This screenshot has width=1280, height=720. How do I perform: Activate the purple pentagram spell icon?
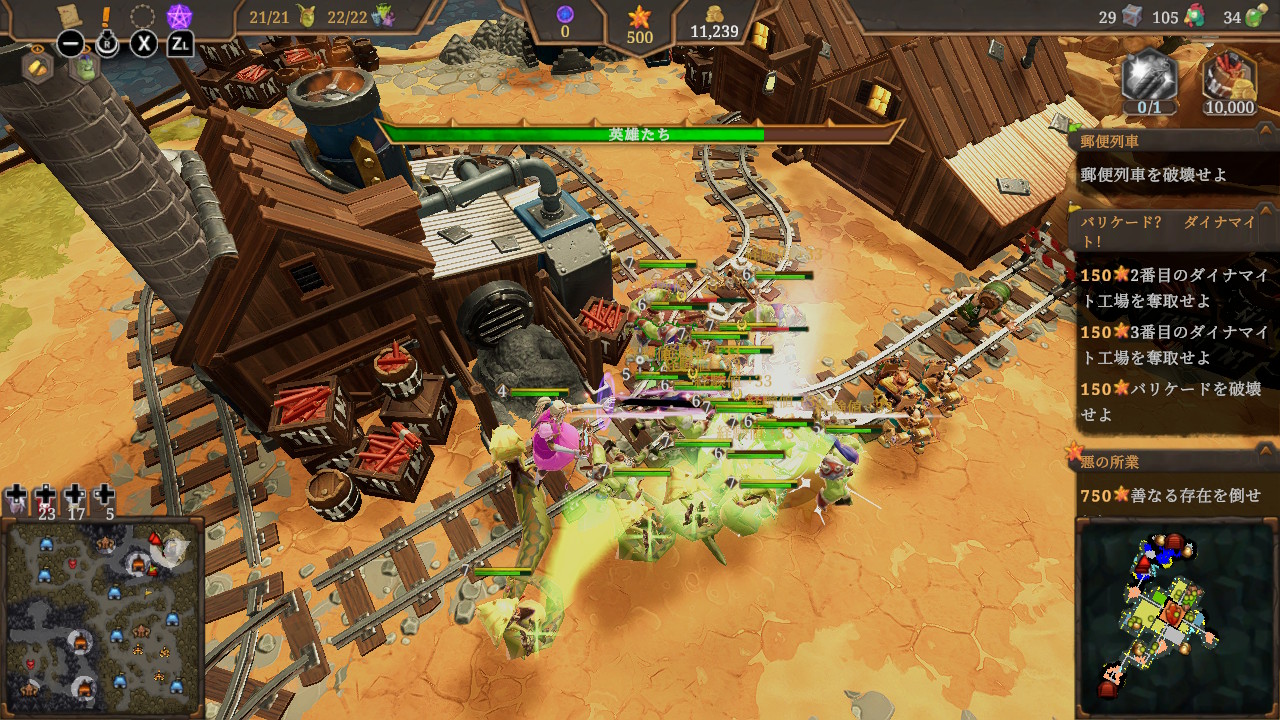click(179, 16)
